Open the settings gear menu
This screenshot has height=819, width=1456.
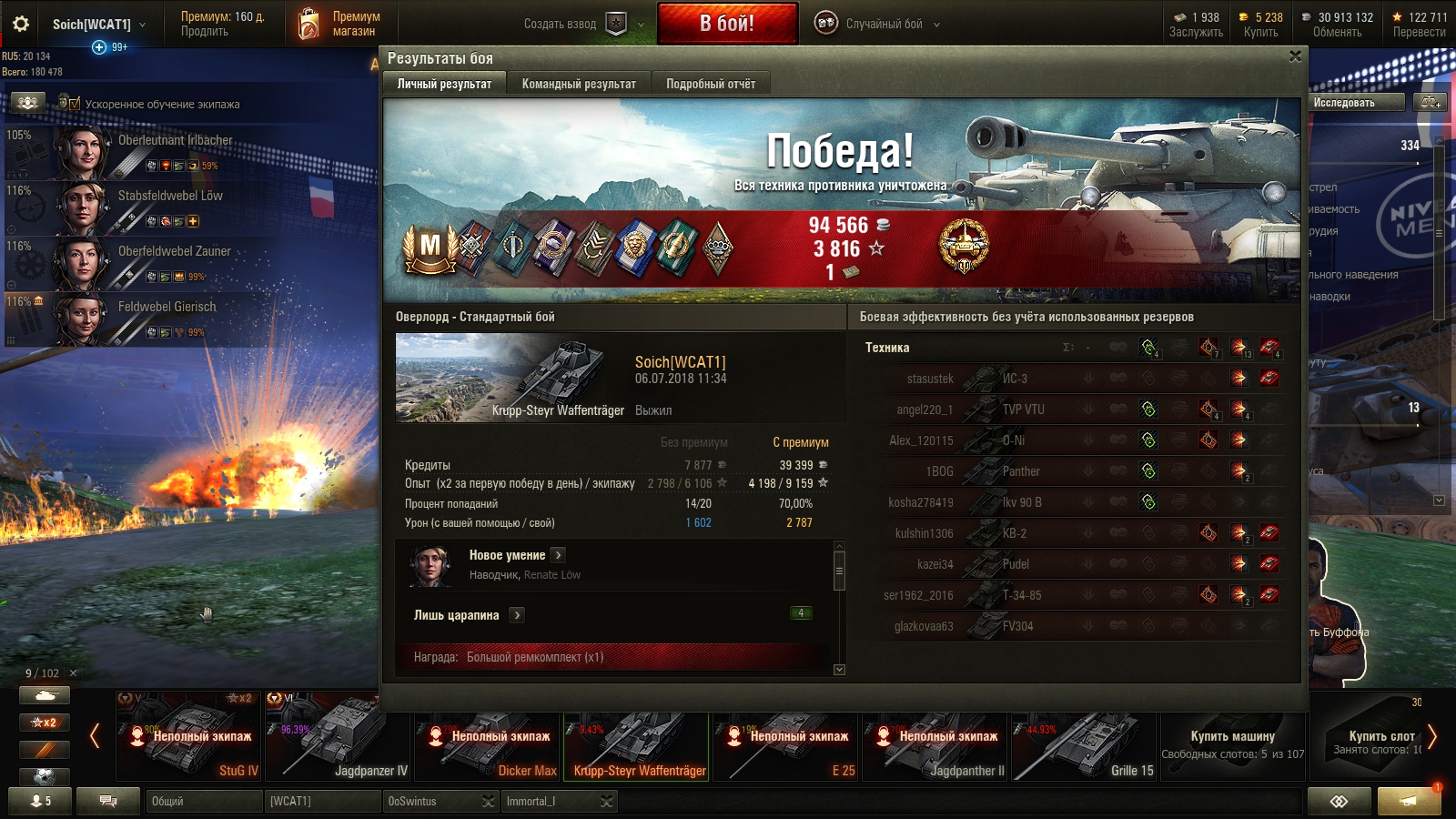[21, 25]
